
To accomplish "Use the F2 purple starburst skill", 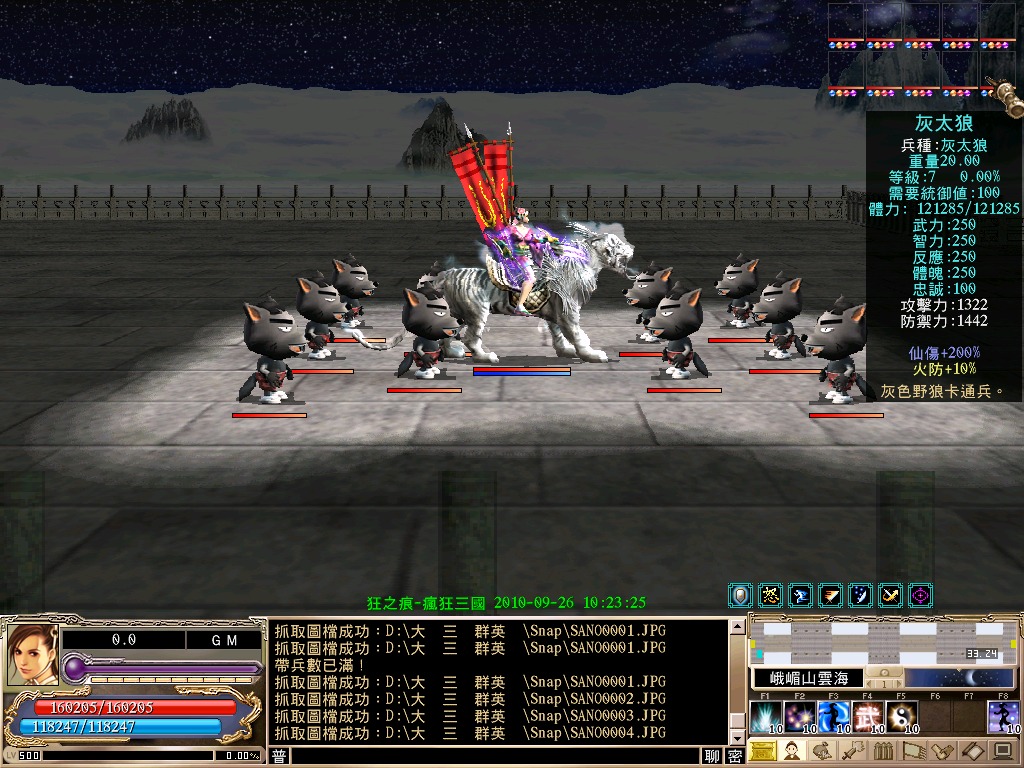I will tap(800, 717).
